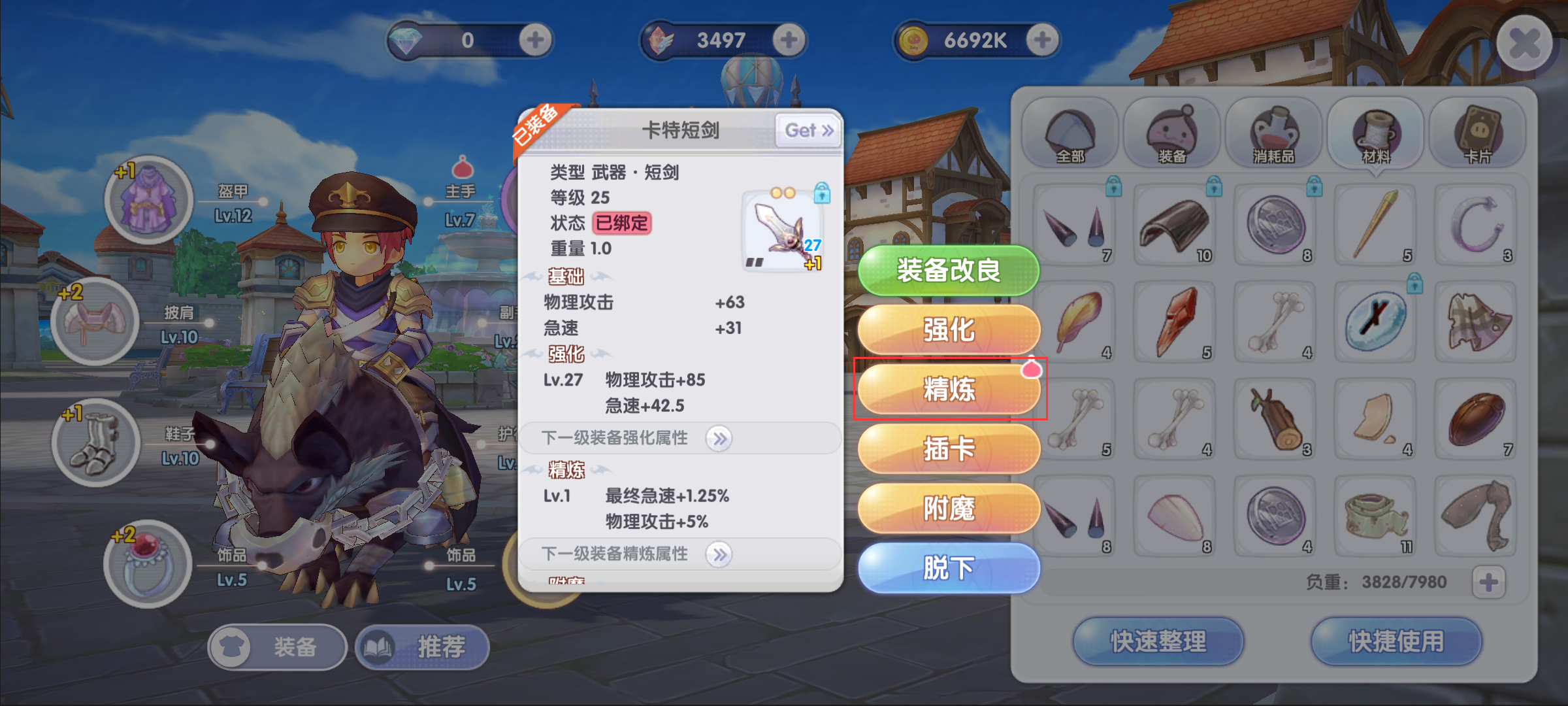Open the 卡片 inventory category
Image resolution: width=1568 pixels, height=706 pixels.
pyautogui.click(x=1476, y=133)
